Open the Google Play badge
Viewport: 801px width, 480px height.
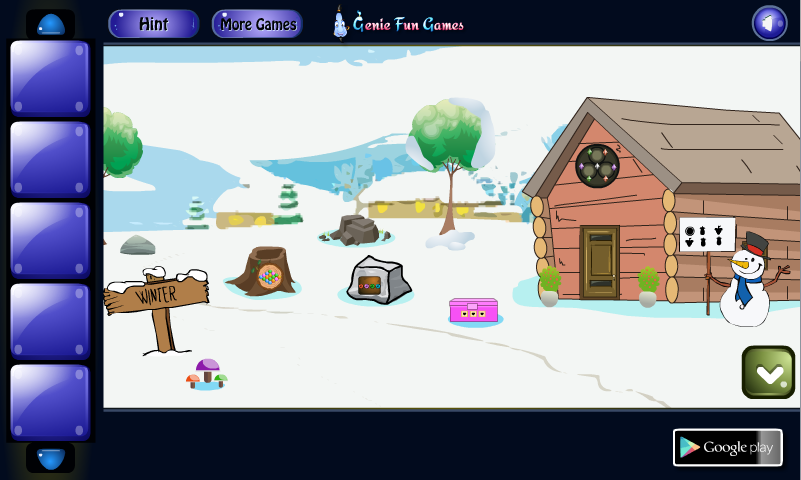point(727,447)
